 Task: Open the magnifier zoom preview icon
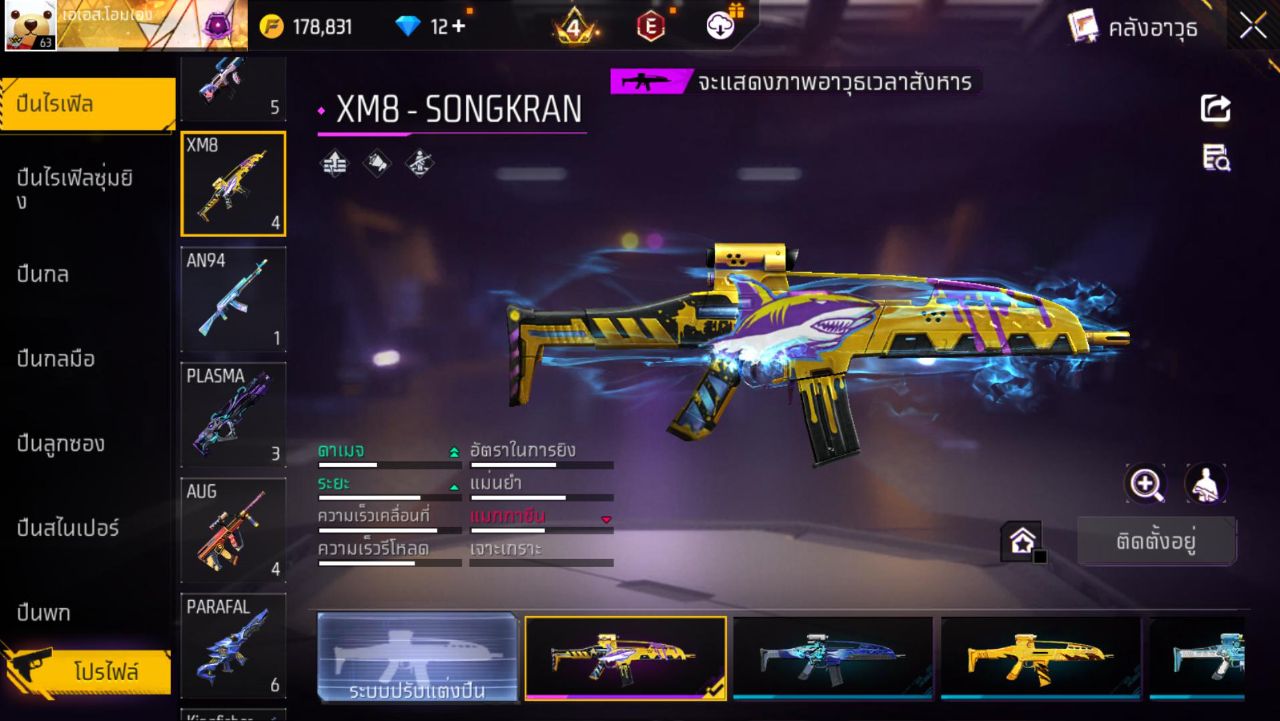[1146, 484]
